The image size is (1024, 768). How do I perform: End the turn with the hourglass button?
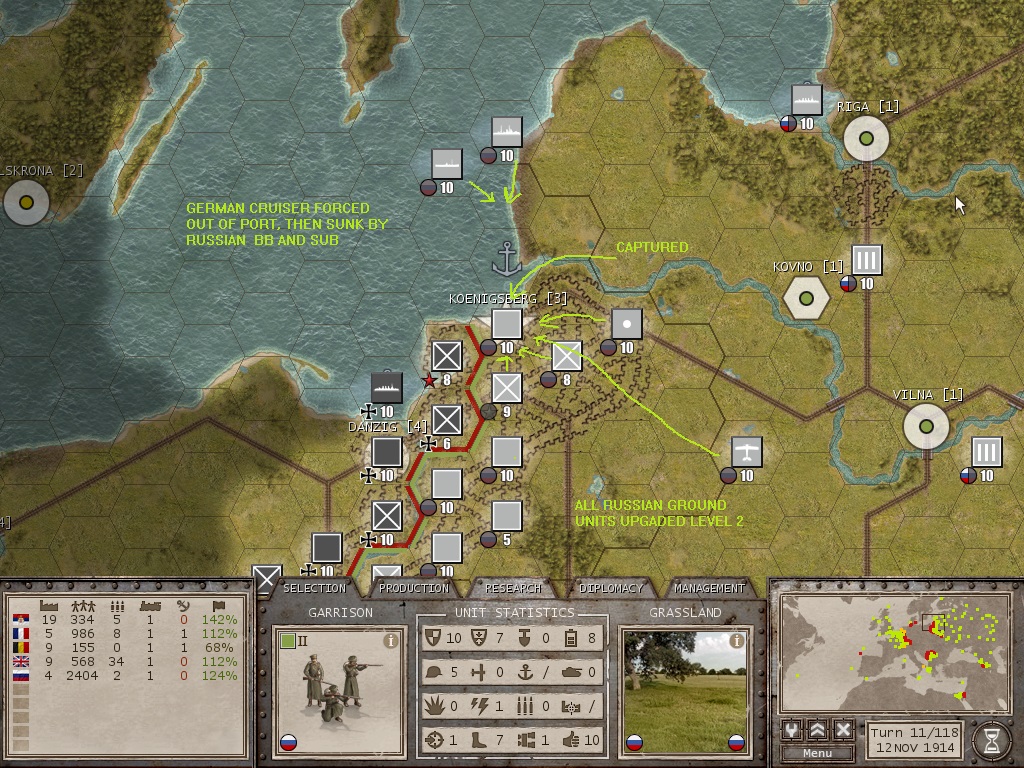pyautogui.click(x=991, y=739)
